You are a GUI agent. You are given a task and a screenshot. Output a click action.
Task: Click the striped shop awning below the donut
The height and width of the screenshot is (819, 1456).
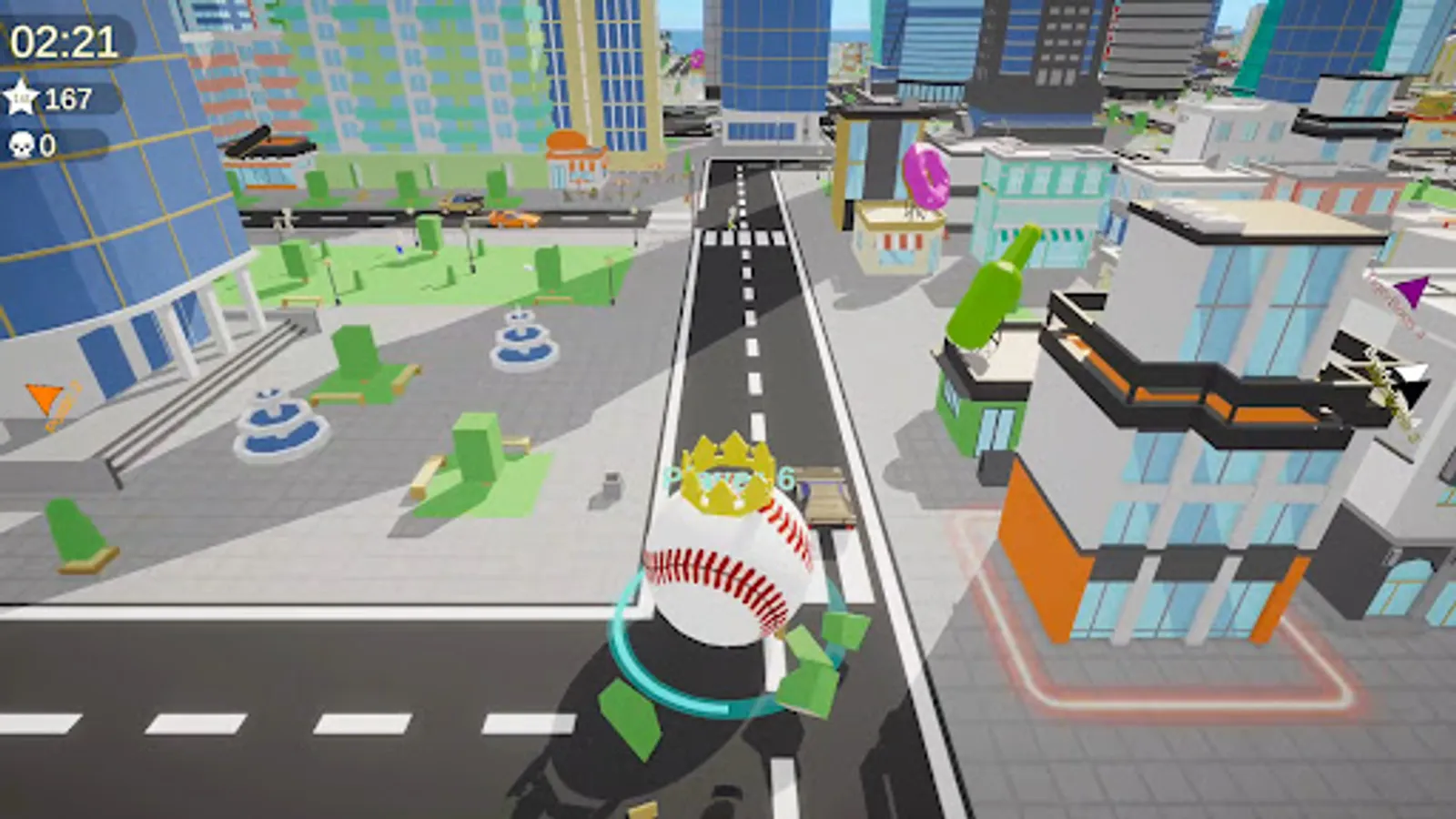click(x=901, y=241)
